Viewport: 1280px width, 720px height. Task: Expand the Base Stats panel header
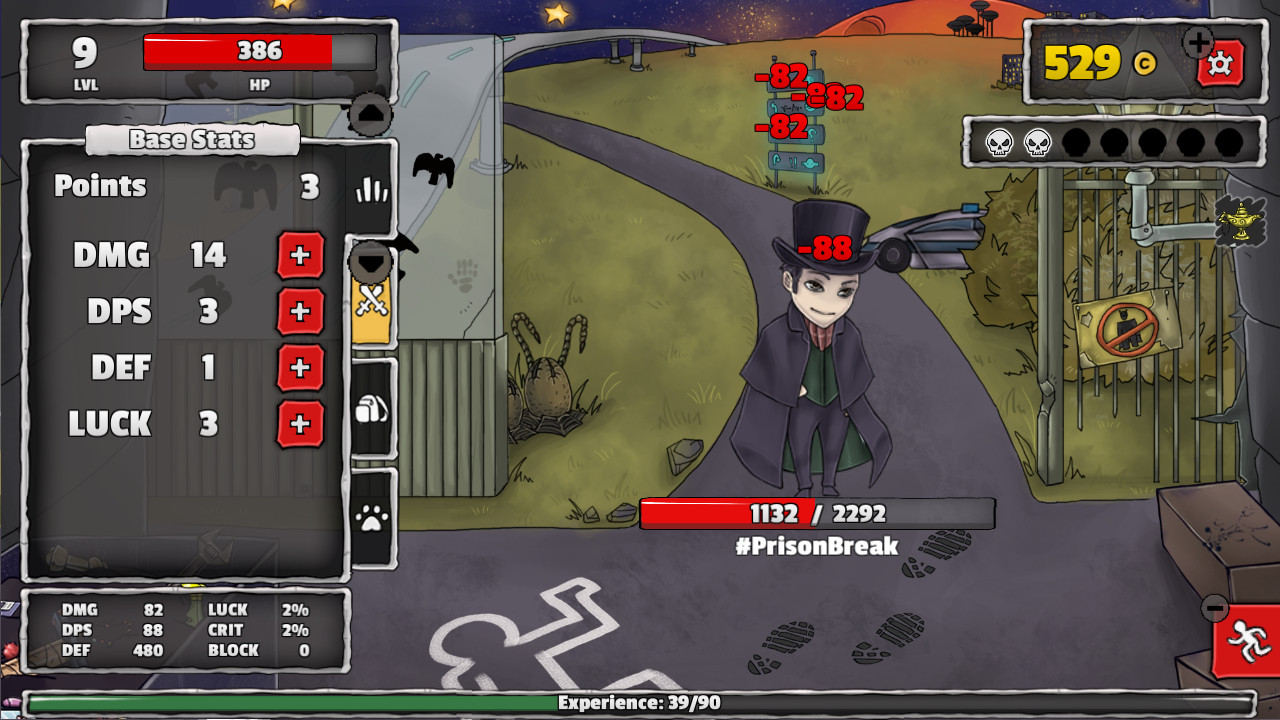(x=192, y=140)
